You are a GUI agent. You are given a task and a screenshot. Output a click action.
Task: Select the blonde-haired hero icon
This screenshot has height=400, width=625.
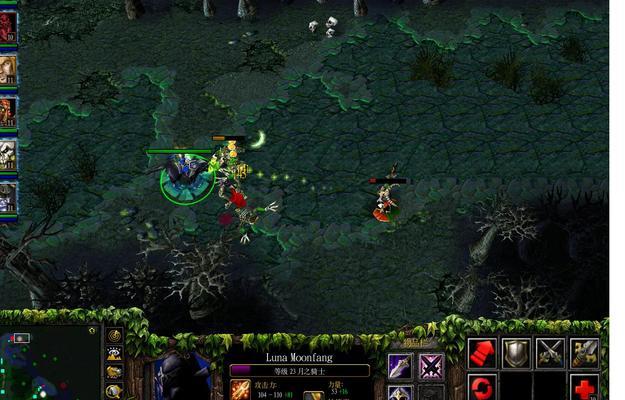tap(8, 69)
